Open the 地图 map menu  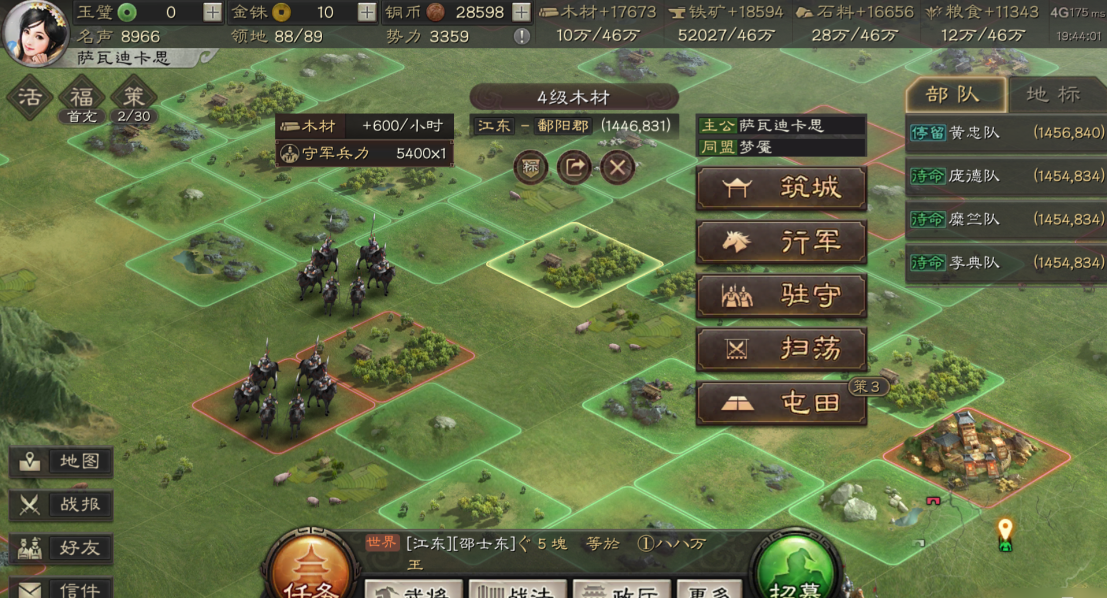pos(62,462)
